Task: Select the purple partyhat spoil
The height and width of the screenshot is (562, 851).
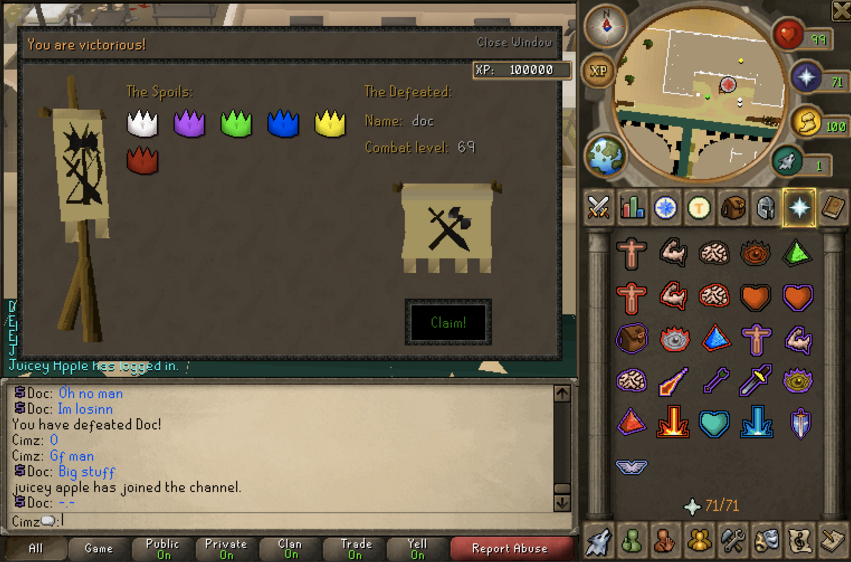Action: pos(190,123)
